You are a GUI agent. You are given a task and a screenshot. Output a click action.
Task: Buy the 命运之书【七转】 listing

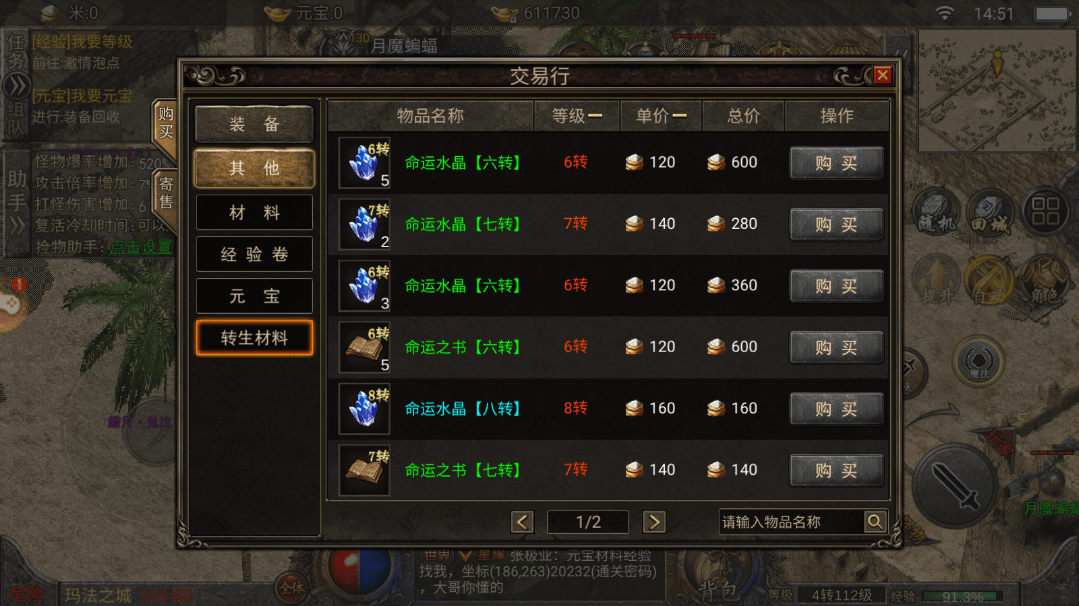(836, 470)
